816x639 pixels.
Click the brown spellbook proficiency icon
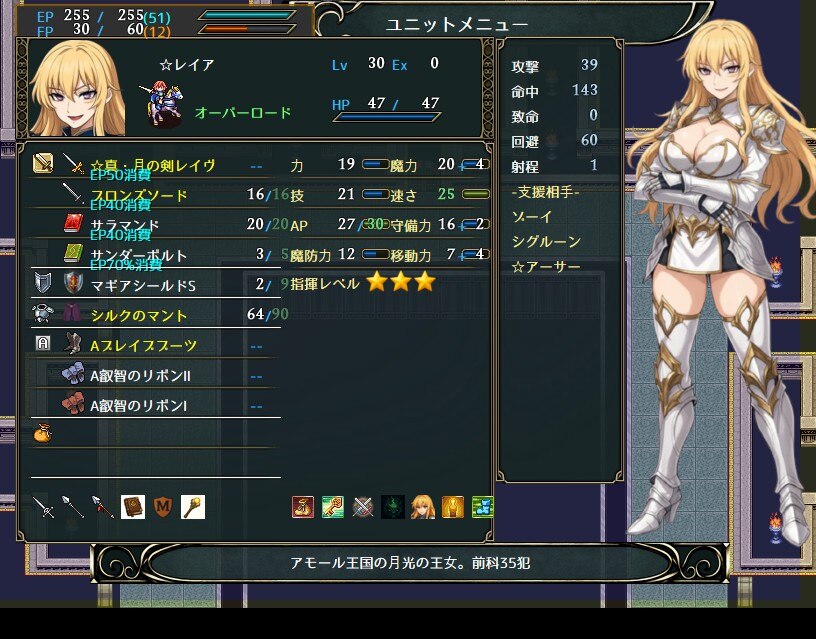133,506
